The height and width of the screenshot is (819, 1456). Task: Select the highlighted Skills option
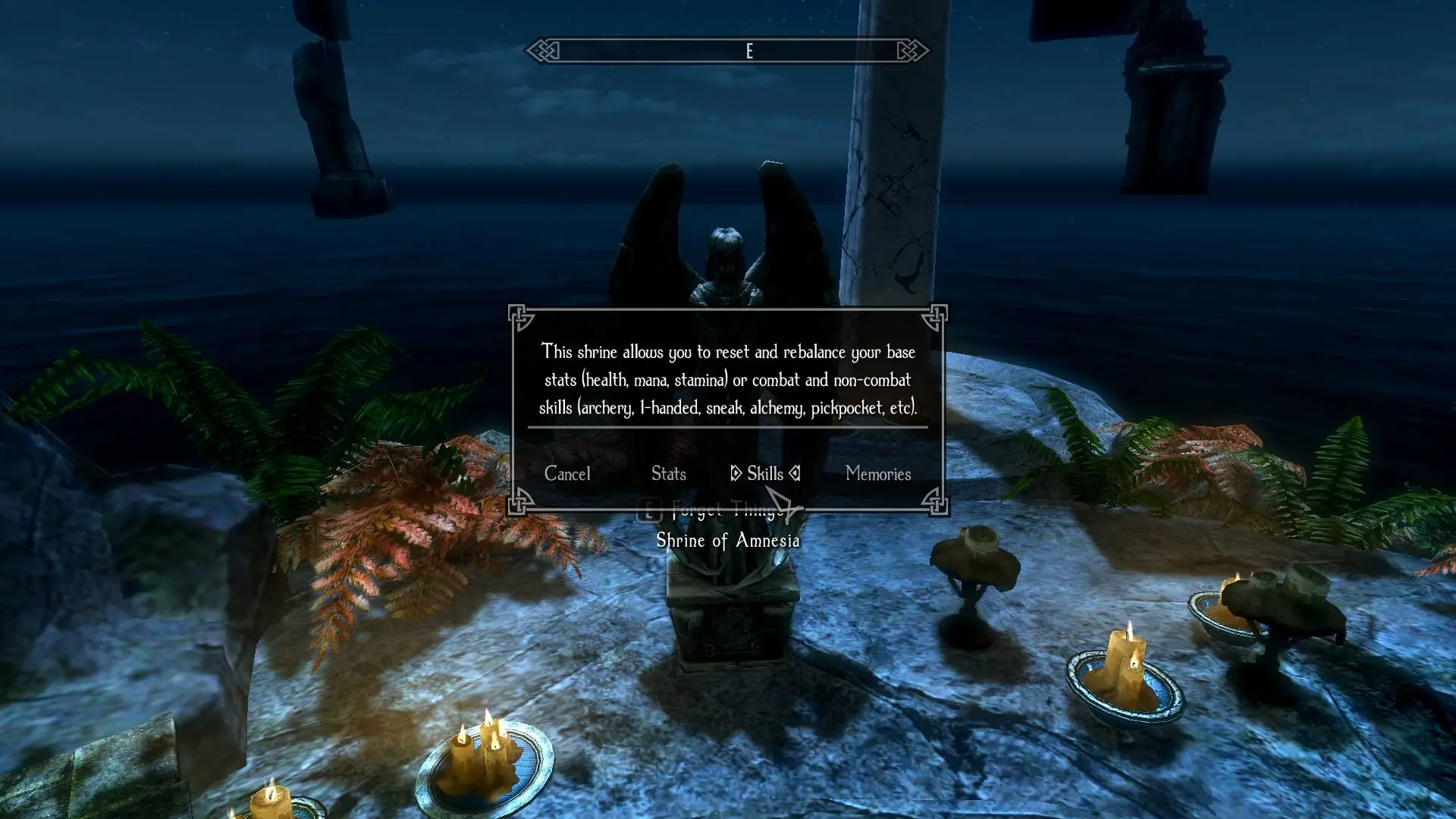pyautogui.click(x=764, y=474)
